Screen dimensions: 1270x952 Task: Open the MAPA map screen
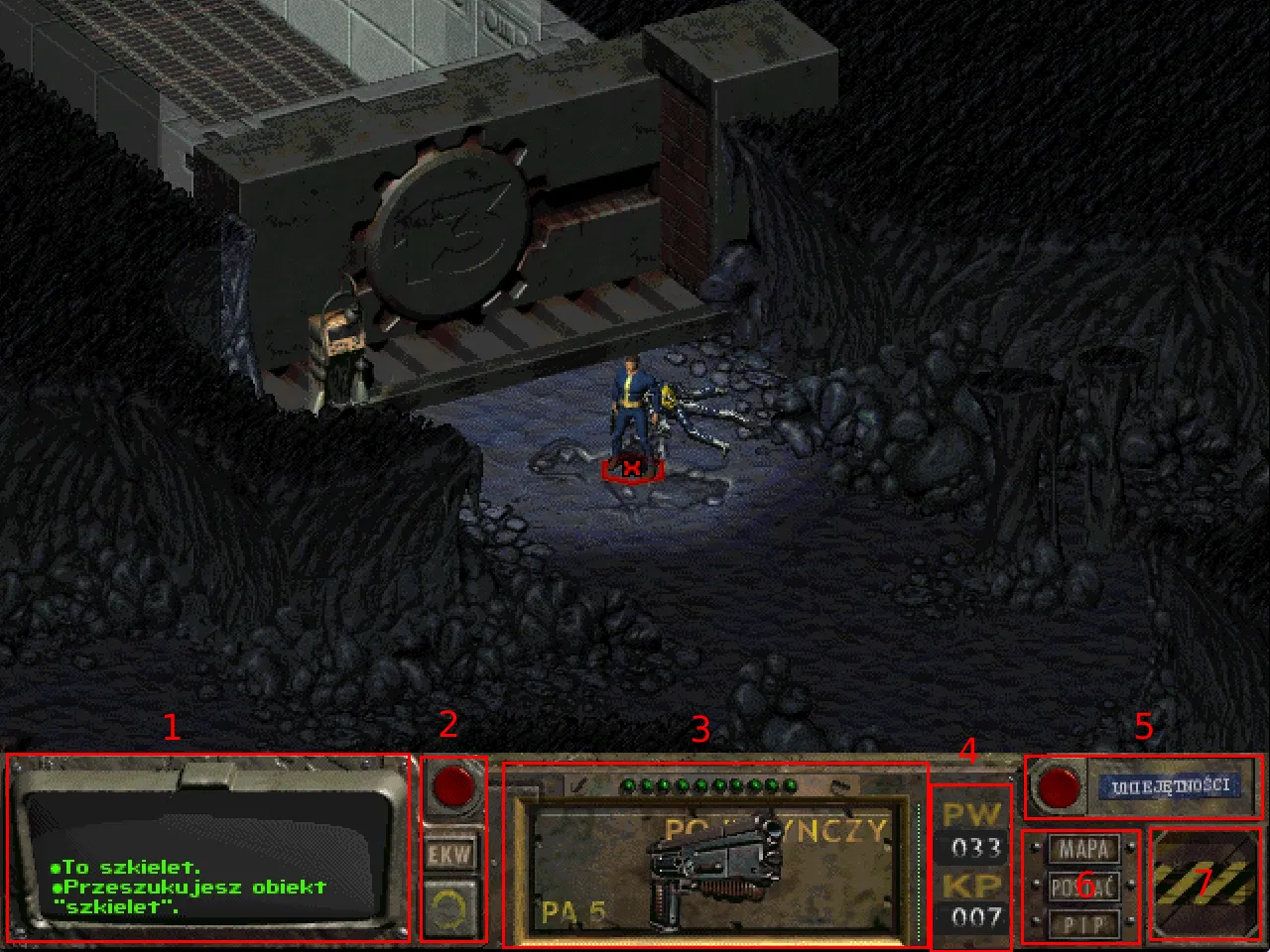pos(1083,850)
